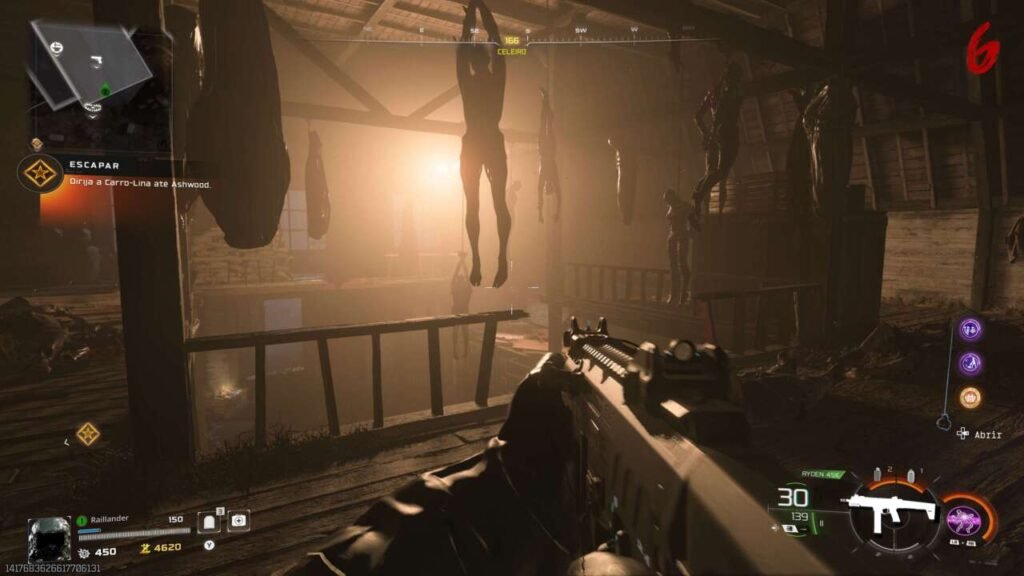1024x576 pixels.
Task: Click the red round number 6
Action: (x=984, y=47)
